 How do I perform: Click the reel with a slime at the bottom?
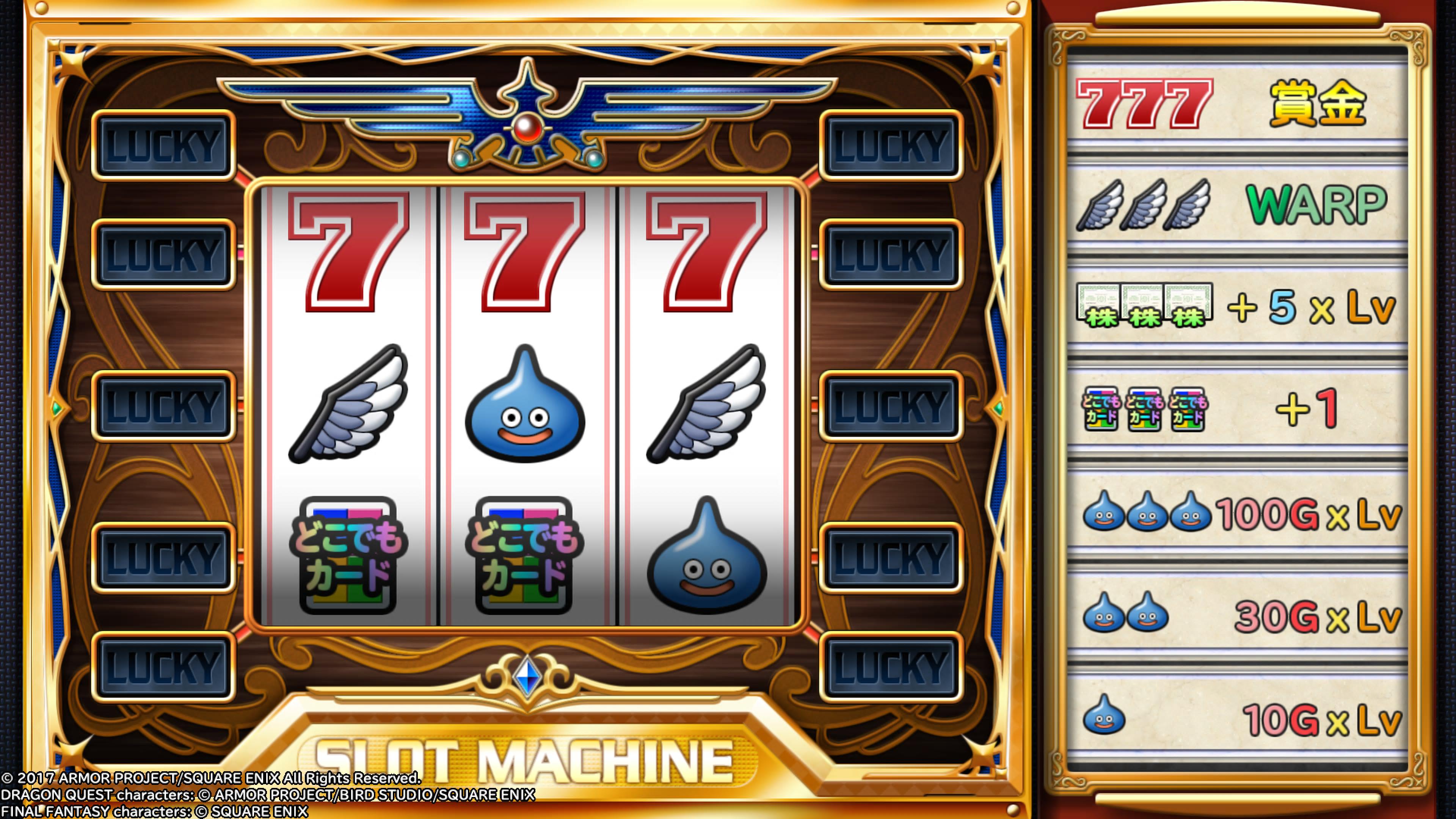[706, 404]
